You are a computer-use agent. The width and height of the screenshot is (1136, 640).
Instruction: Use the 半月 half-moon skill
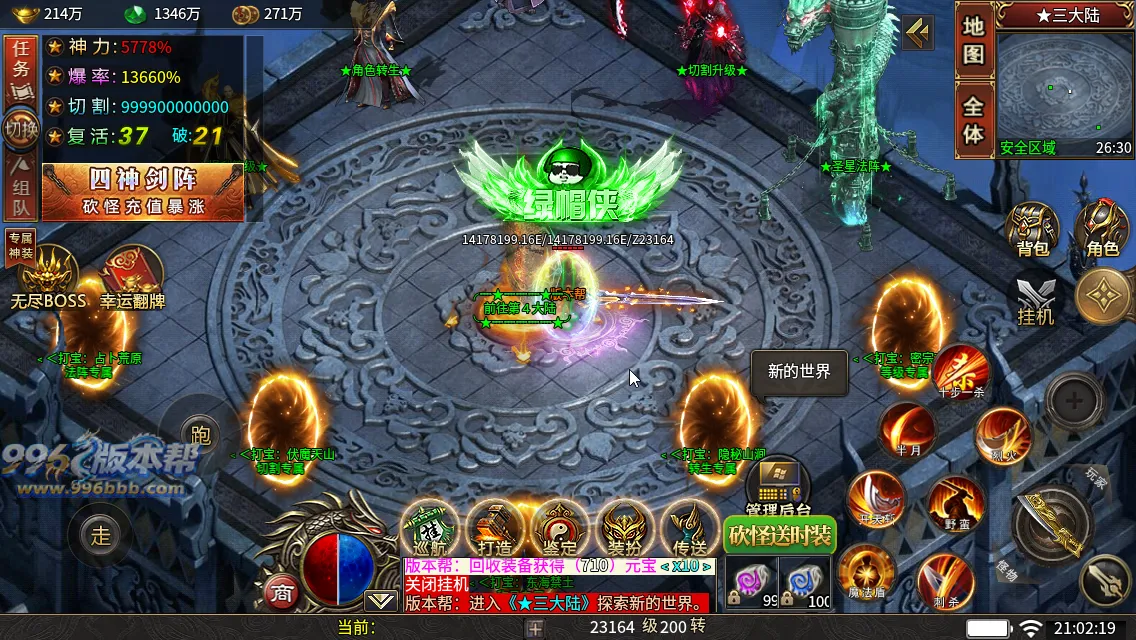point(908,430)
